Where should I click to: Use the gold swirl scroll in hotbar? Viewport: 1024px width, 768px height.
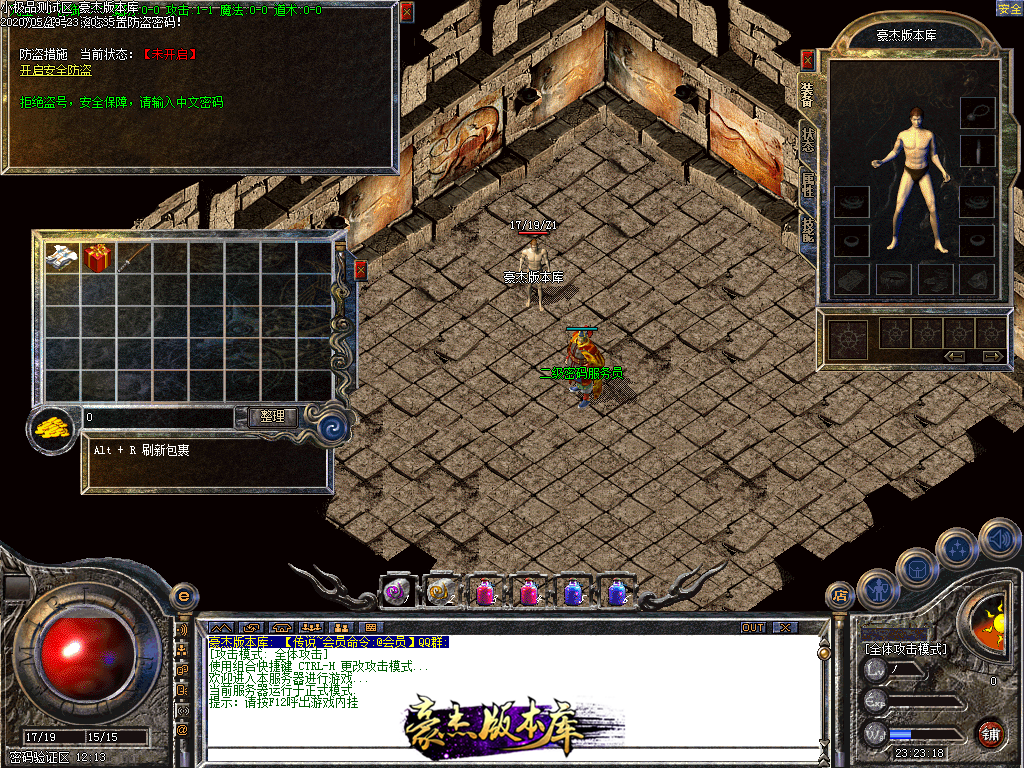pyautogui.click(x=441, y=591)
